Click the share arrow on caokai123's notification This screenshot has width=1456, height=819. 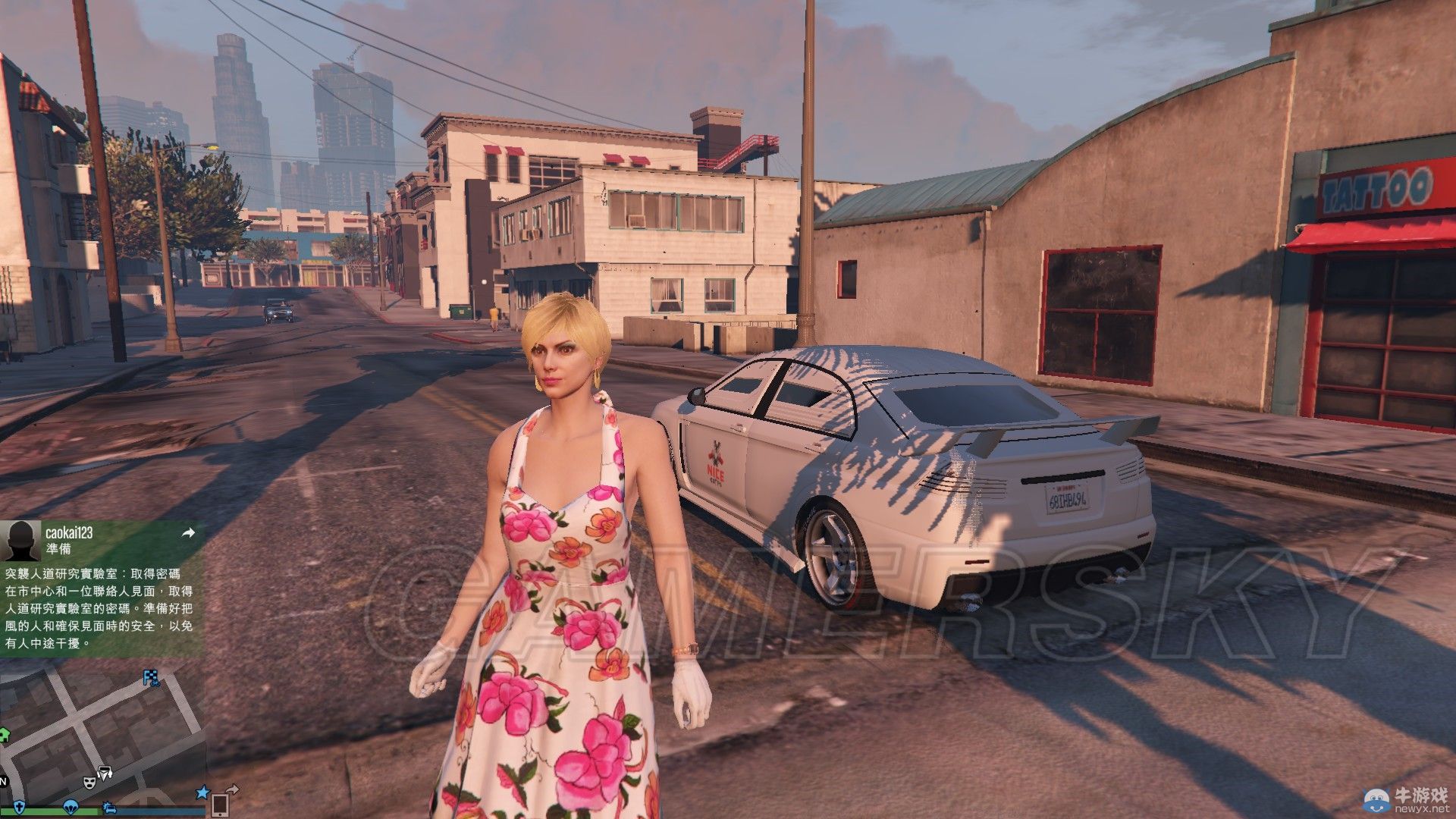[187, 533]
